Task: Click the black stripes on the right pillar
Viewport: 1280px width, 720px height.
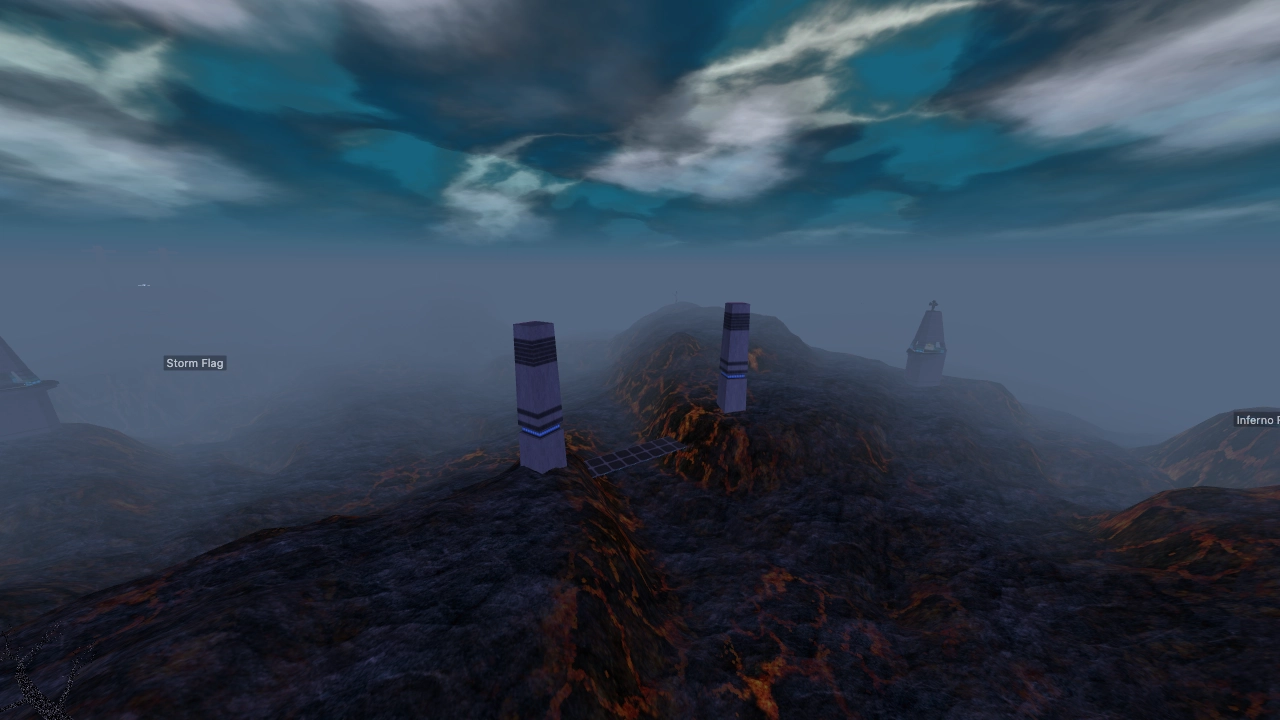Action: (x=737, y=323)
